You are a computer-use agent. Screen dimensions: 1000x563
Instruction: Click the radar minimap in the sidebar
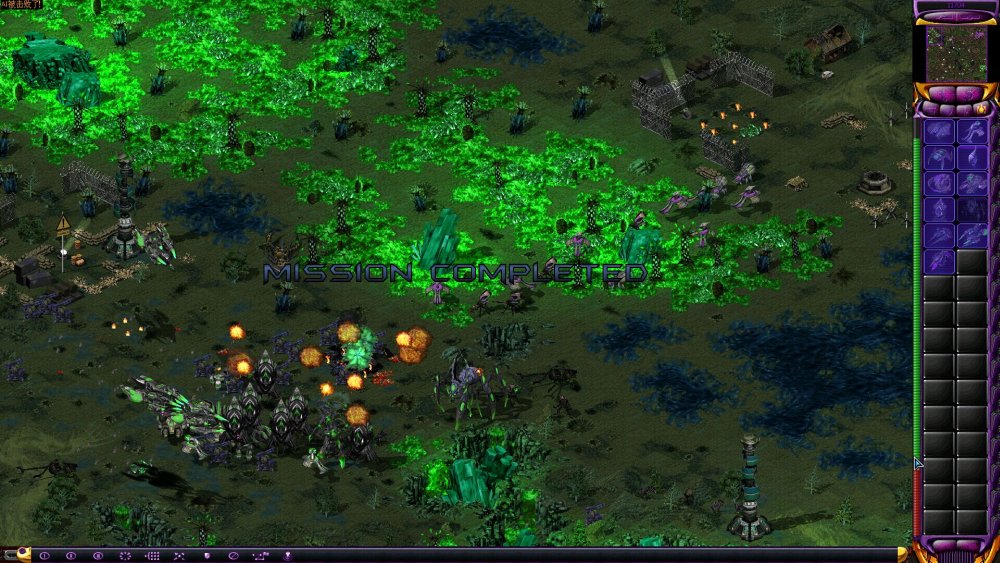pos(955,51)
